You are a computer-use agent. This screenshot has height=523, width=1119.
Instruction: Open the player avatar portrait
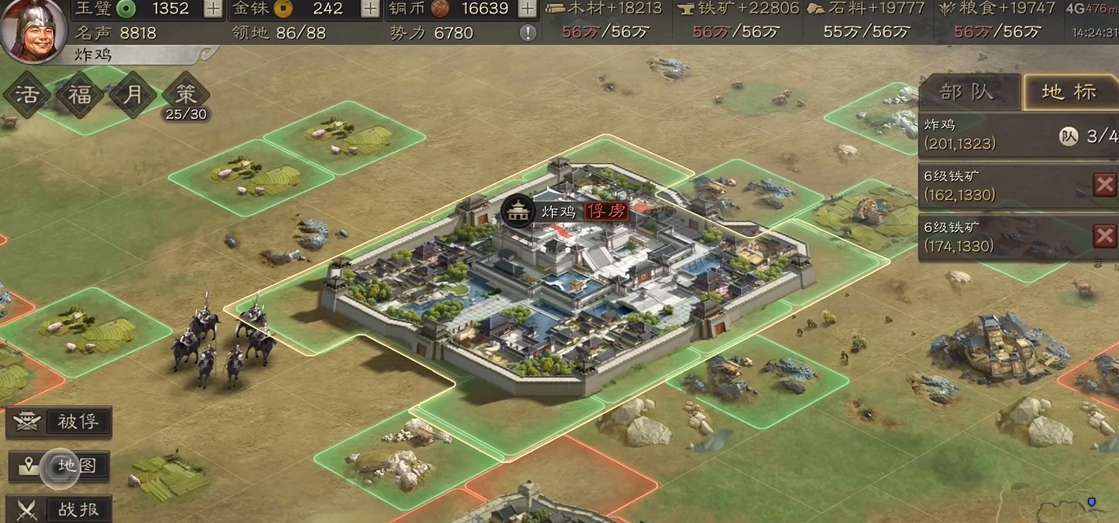click(33, 31)
